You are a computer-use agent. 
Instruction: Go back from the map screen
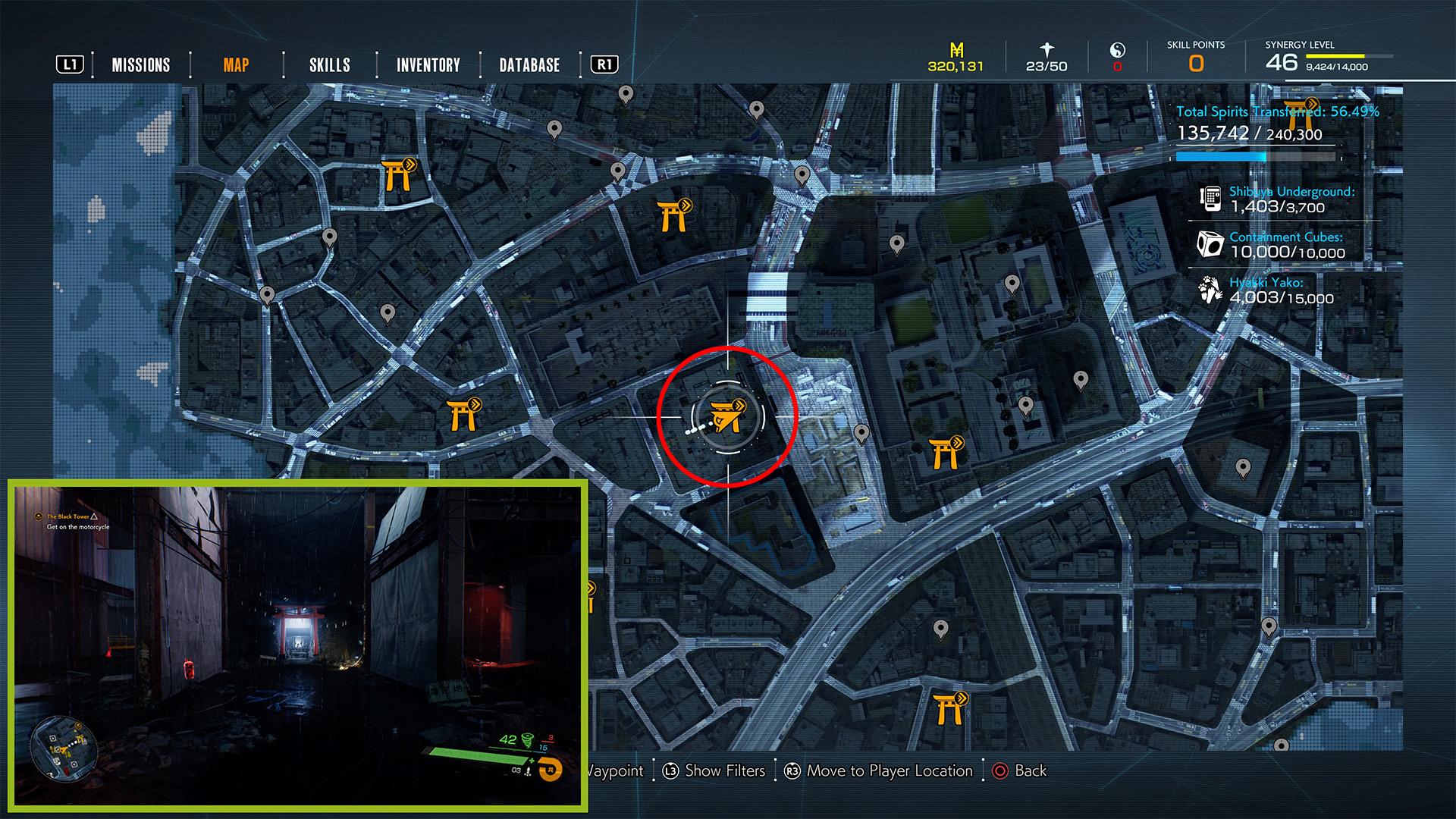coord(1019,771)
